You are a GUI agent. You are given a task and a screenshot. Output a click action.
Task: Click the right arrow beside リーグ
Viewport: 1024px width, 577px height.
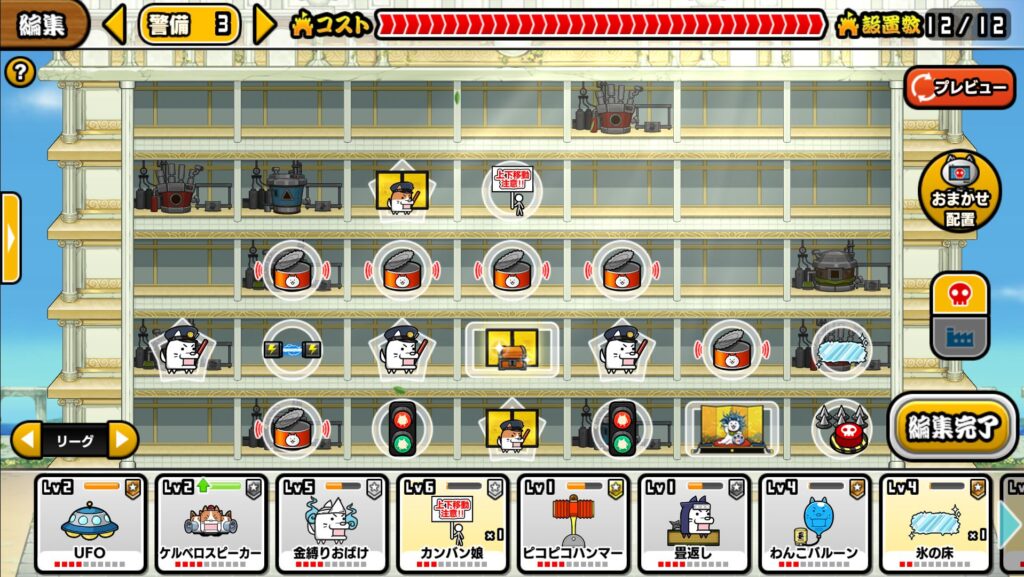click(x=122, y=439)
